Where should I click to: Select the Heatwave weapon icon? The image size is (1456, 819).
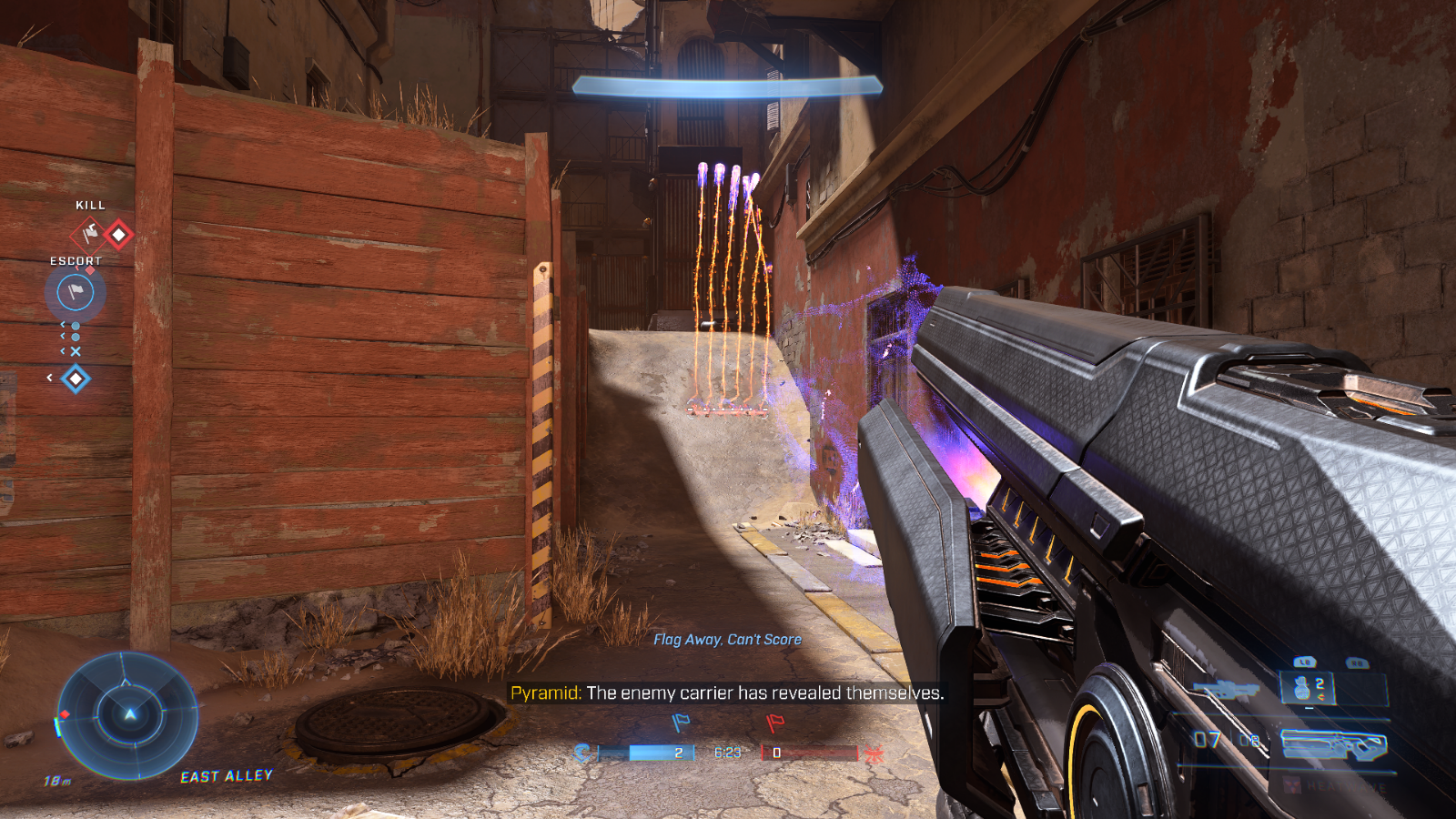1334,744
